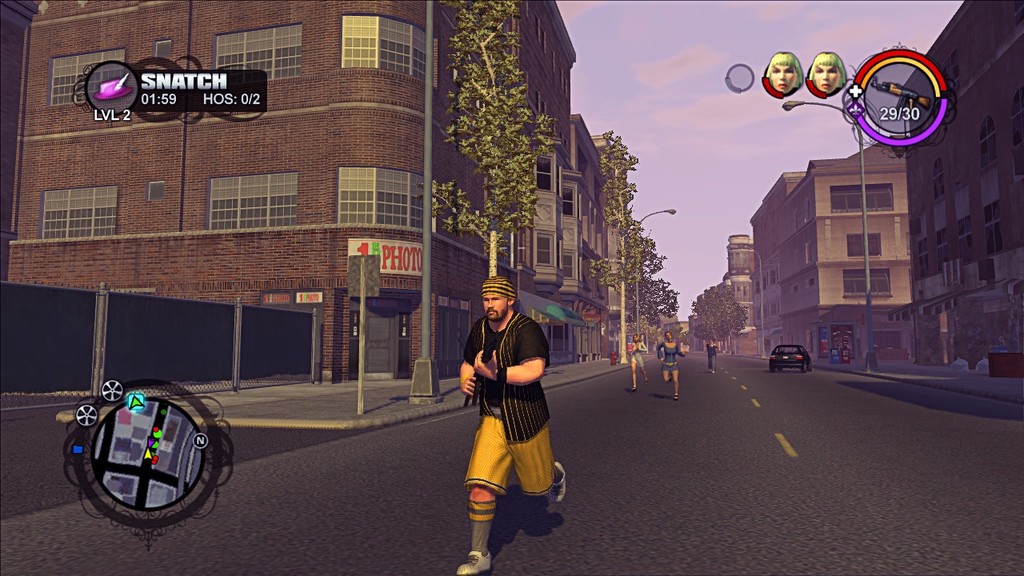Select the assault rifle weapon icon
The image size is (1024, 576).
point(899,92)
